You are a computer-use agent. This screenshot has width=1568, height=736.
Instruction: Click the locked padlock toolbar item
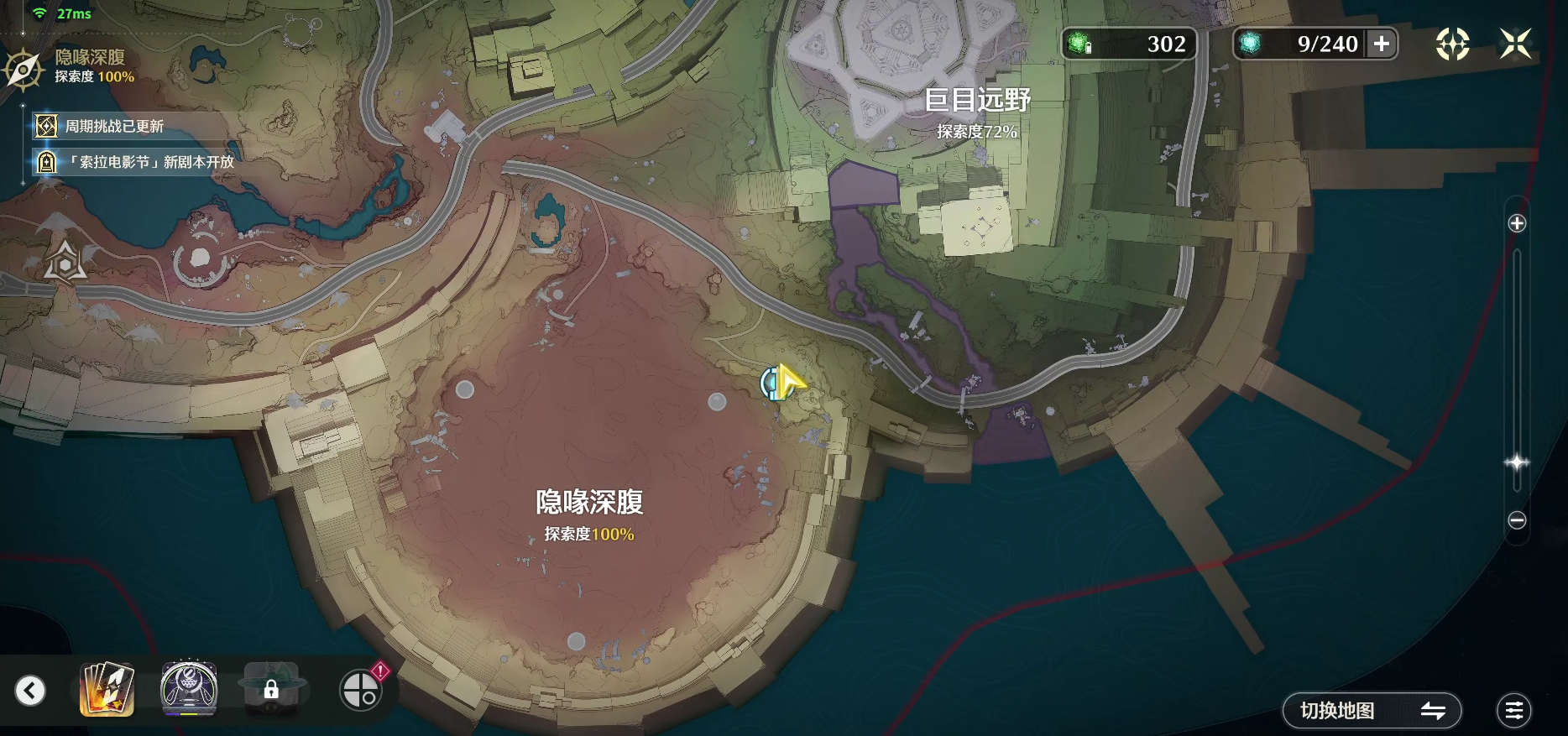(271, 690)
